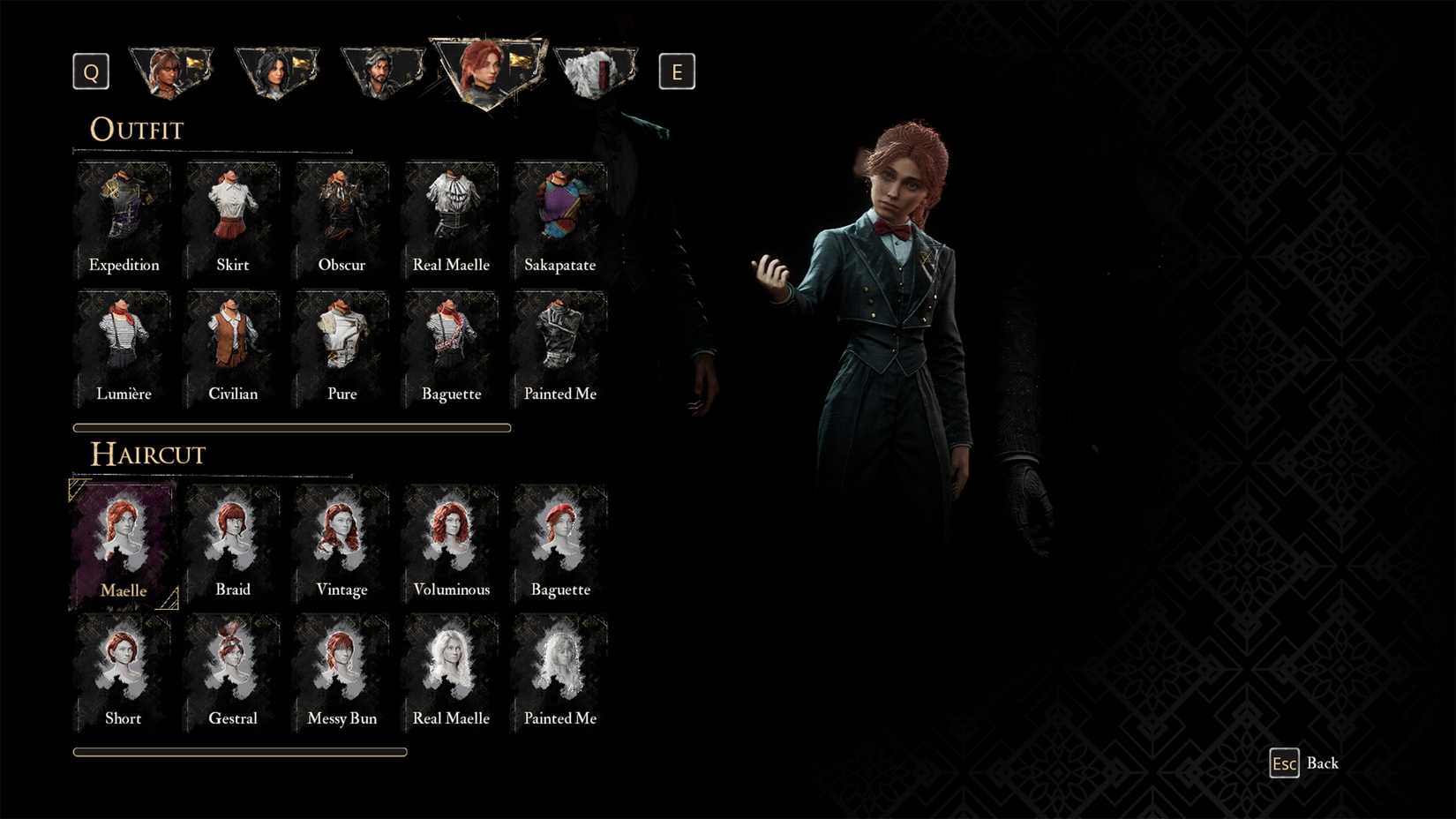Pick the Painted Me outfit

[559, 344]
